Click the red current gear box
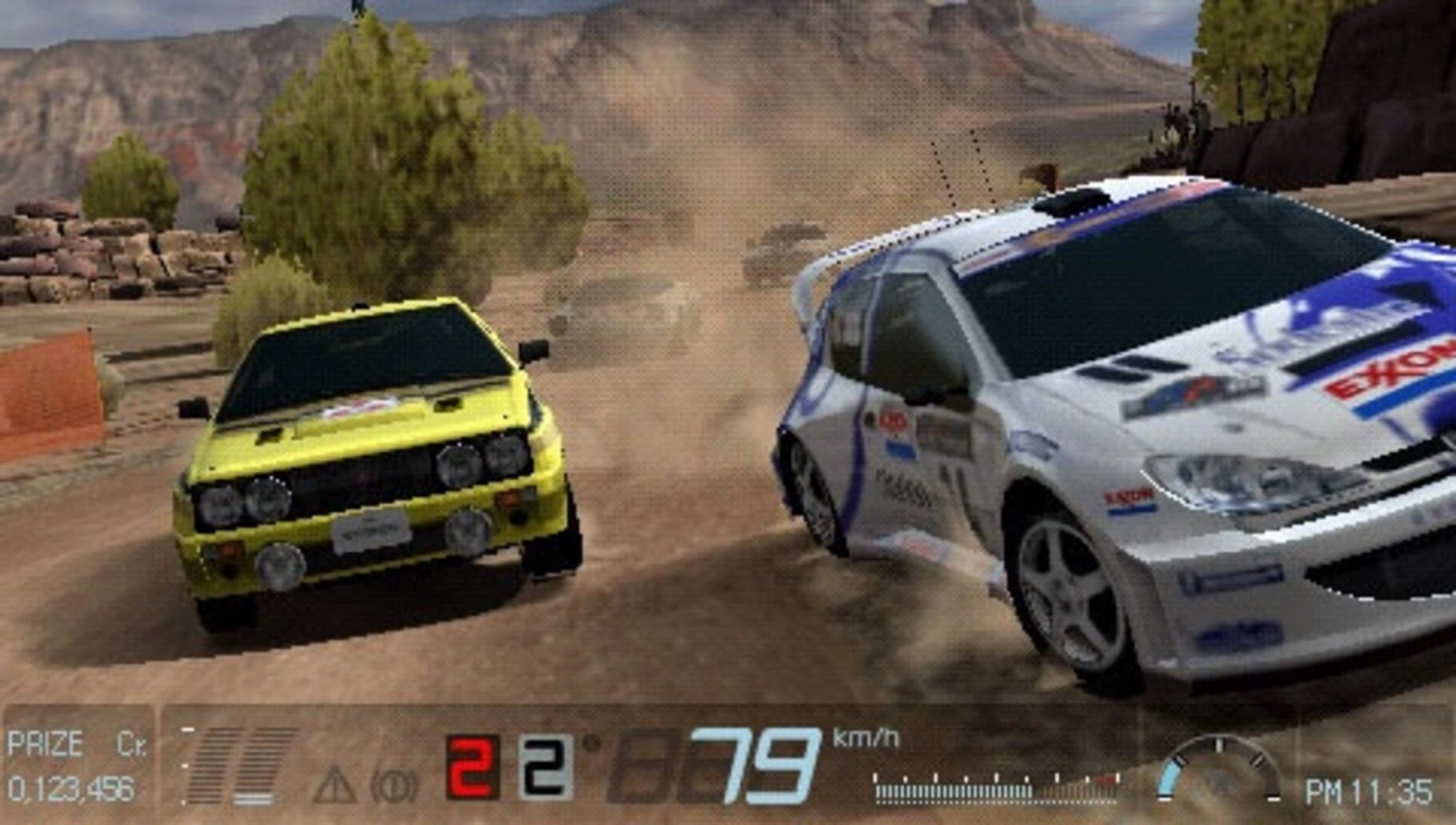Screen dimensions: 1456x825 pyautogui.click(x=472, y=767)
